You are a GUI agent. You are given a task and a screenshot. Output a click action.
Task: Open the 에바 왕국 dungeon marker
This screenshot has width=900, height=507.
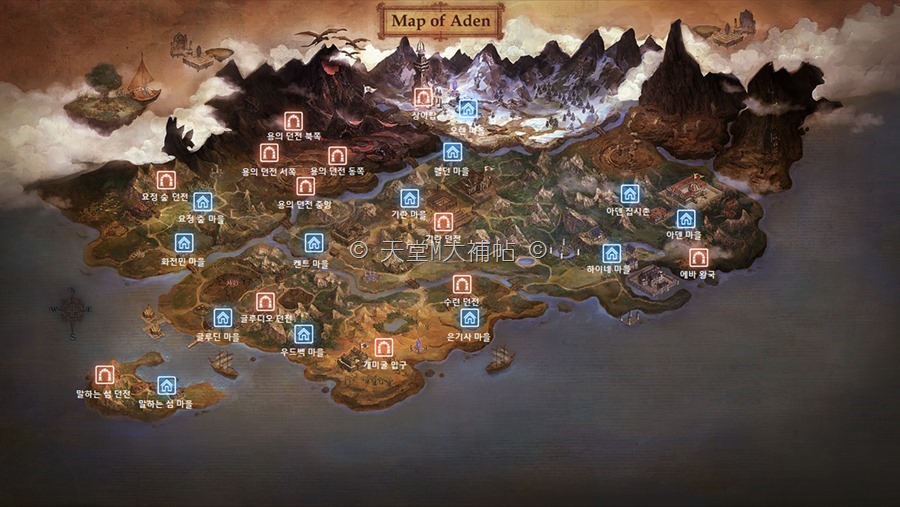click(x=698, y=257)
